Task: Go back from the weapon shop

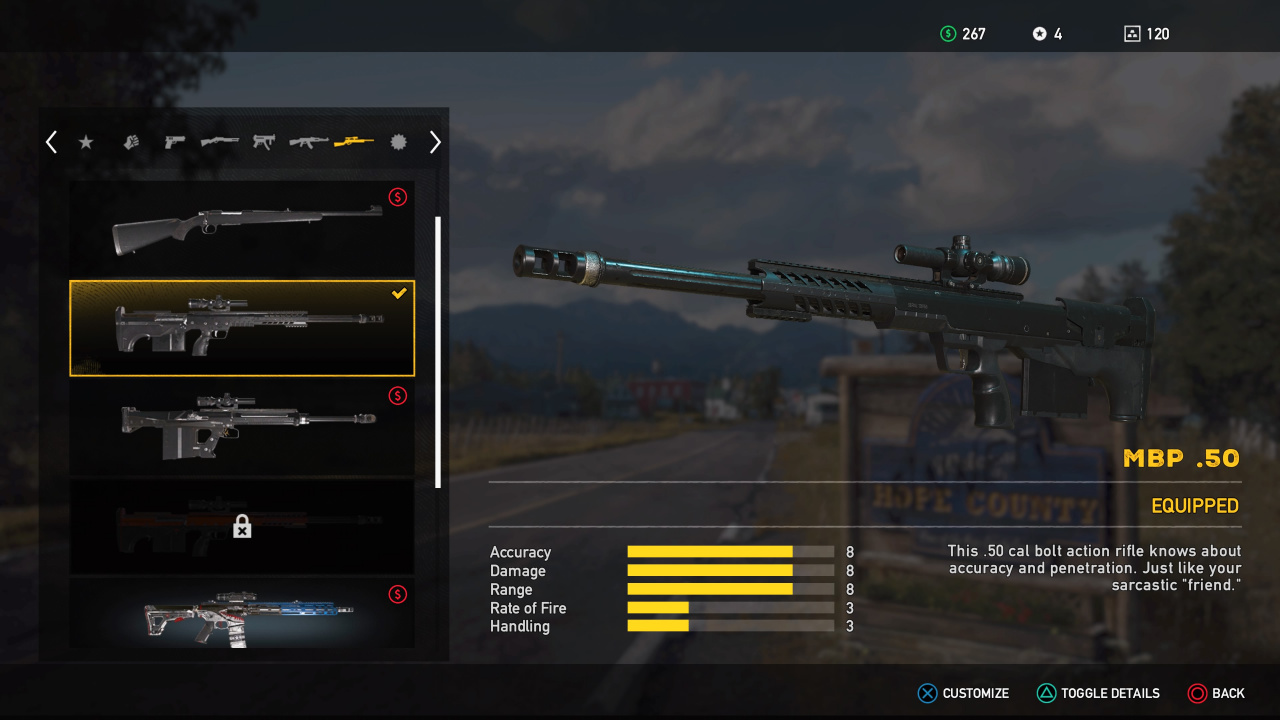Action: pos(1216,693)
